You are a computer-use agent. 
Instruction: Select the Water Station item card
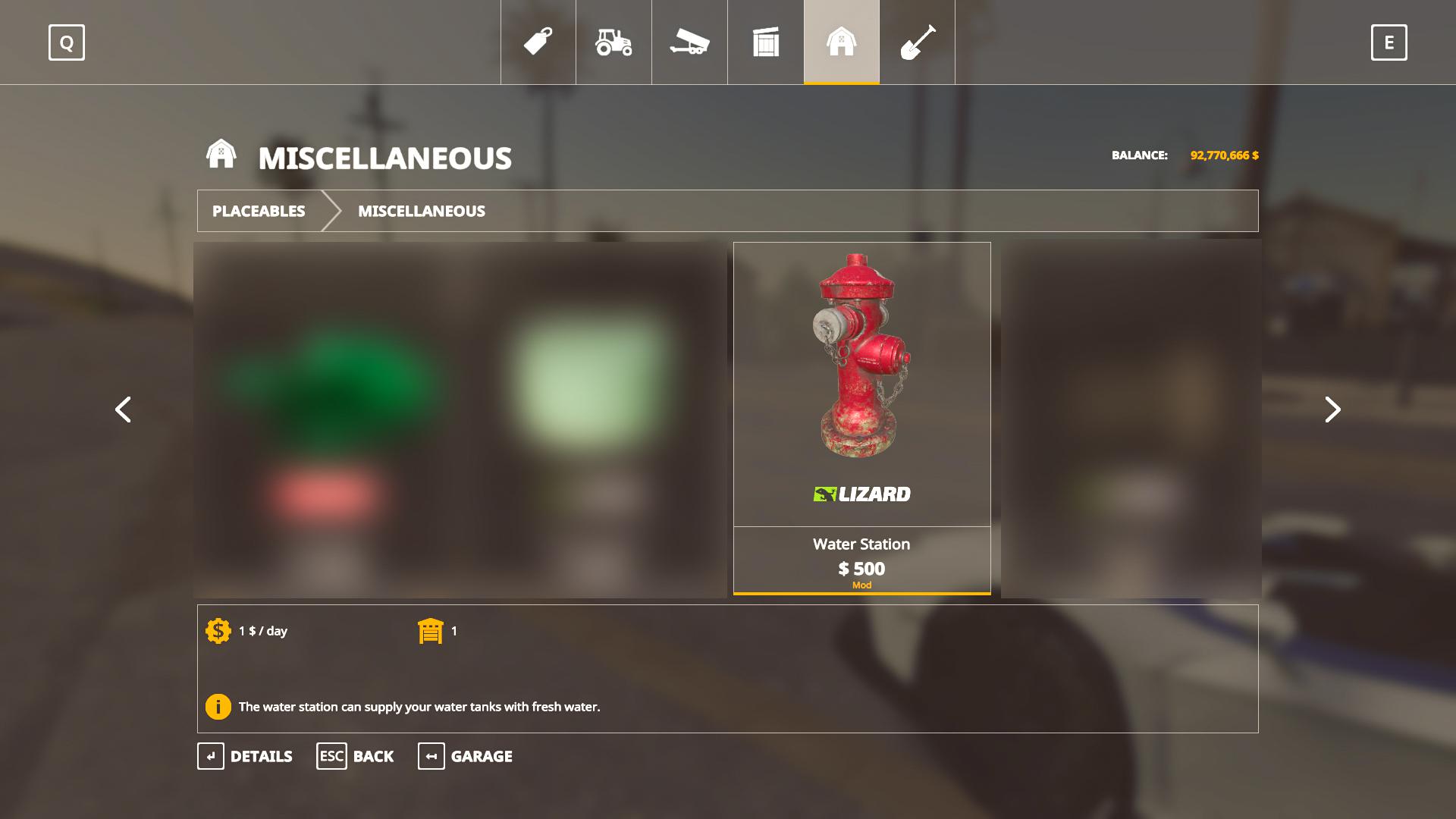(x=861, y=417)
